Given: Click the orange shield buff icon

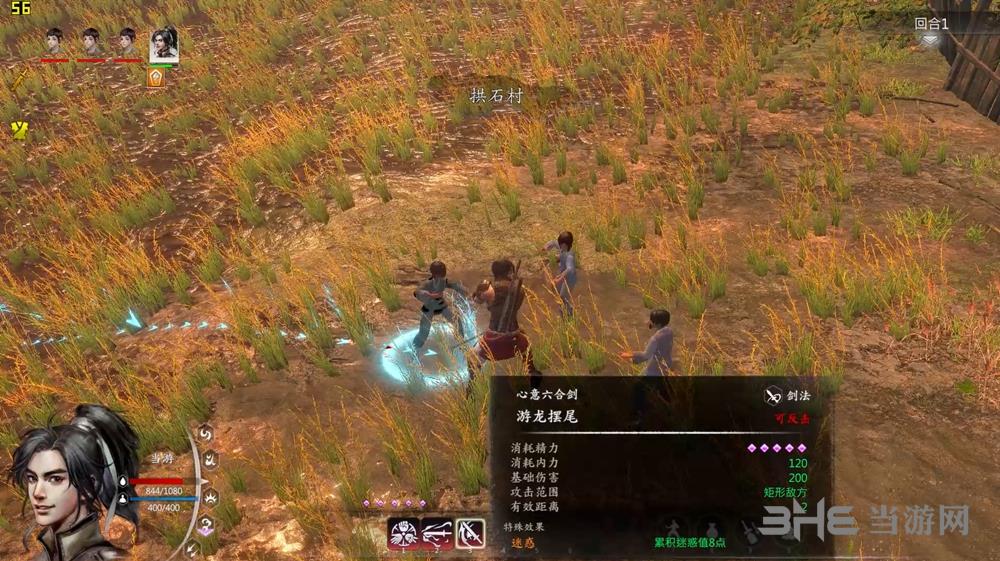Looking at the screenshot, I should point(156,77).
